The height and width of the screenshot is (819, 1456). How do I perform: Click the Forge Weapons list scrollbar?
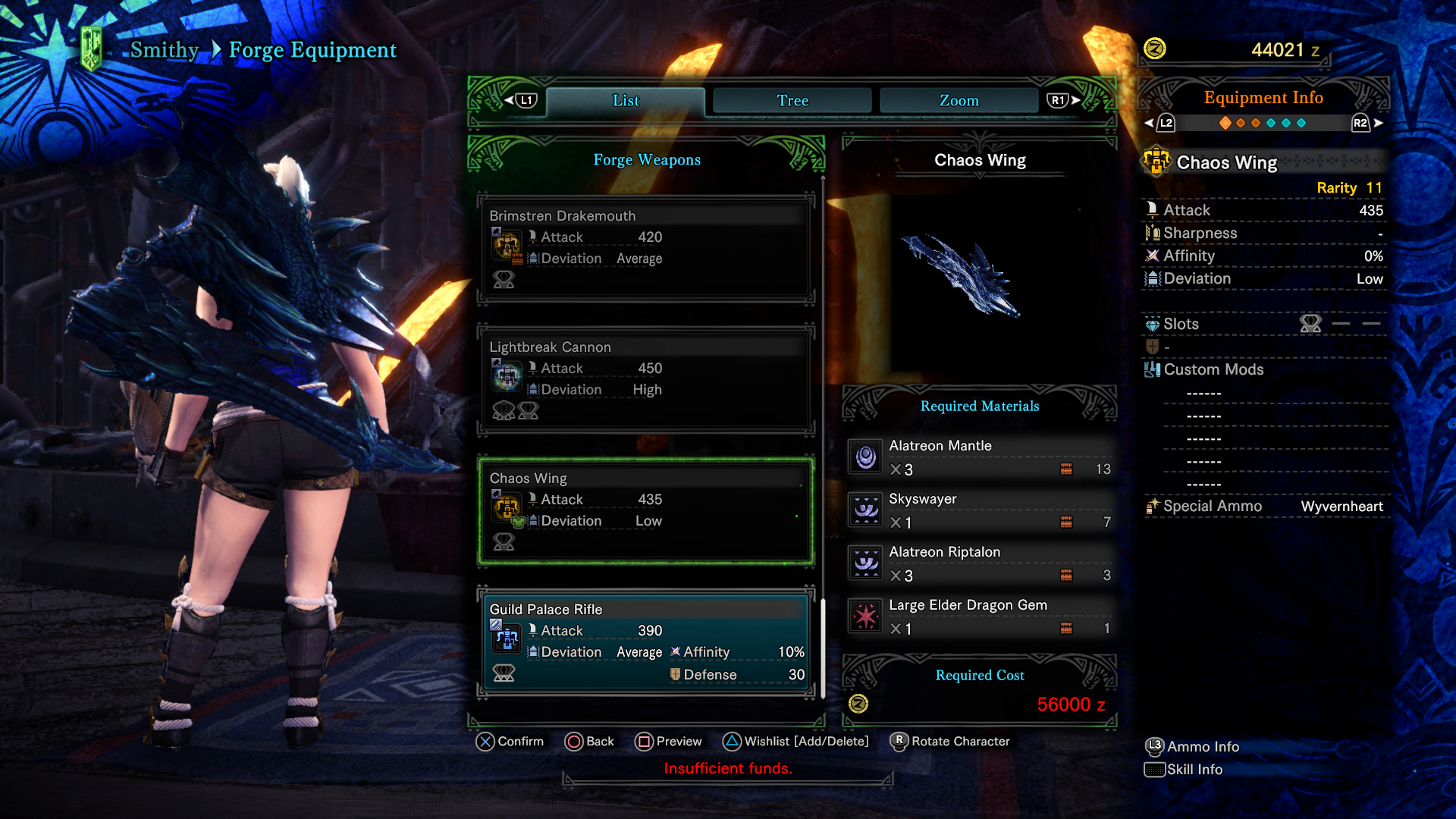823,648
